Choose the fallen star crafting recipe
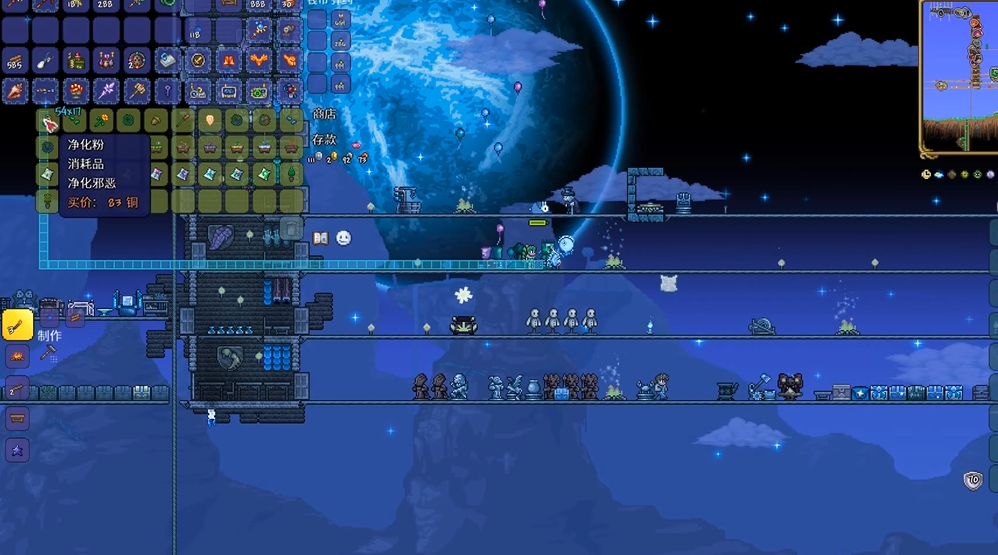The height and width of the screenshot is (555, 998). (x=17, y=449)
